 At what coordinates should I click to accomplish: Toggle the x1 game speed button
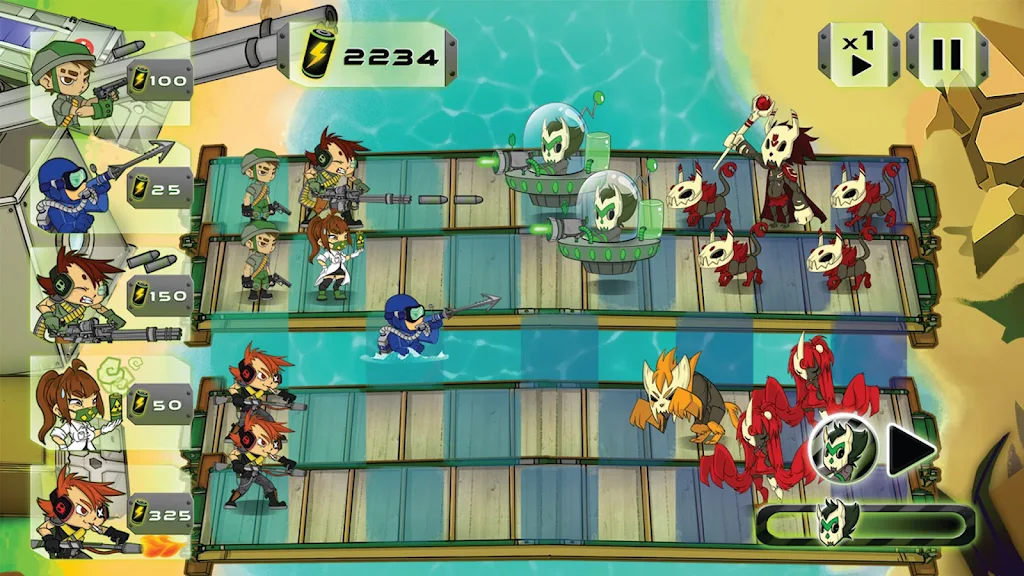[859, 53]
